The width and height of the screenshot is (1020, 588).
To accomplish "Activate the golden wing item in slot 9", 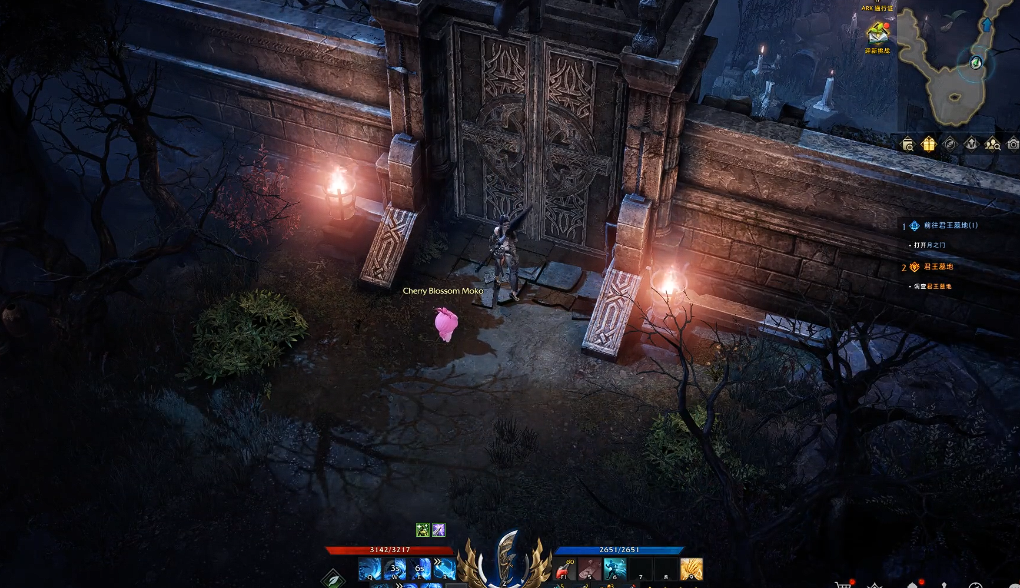I will 692,569.
